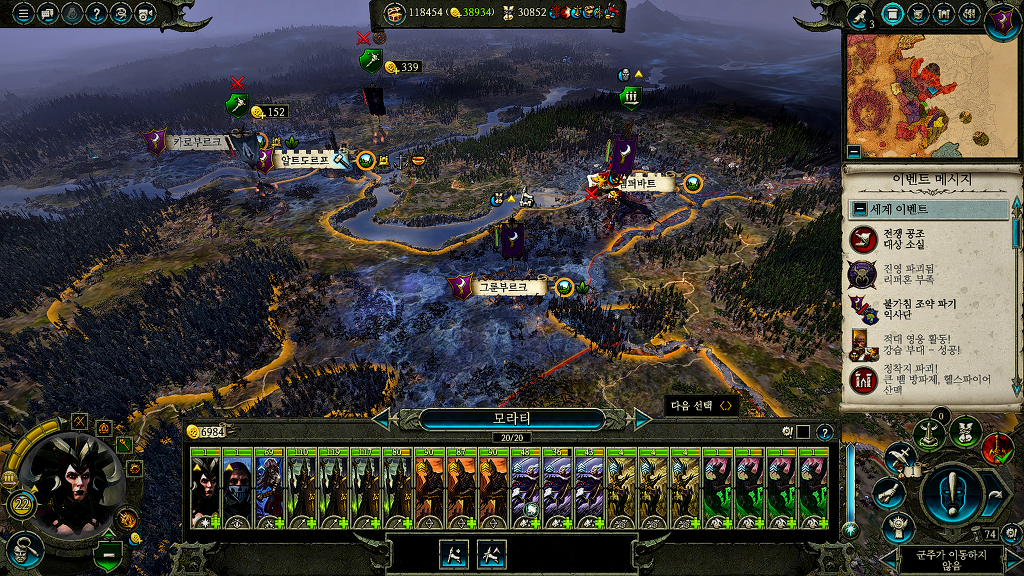
Task: Click the campaign minimap
Action: click(926, 95)
